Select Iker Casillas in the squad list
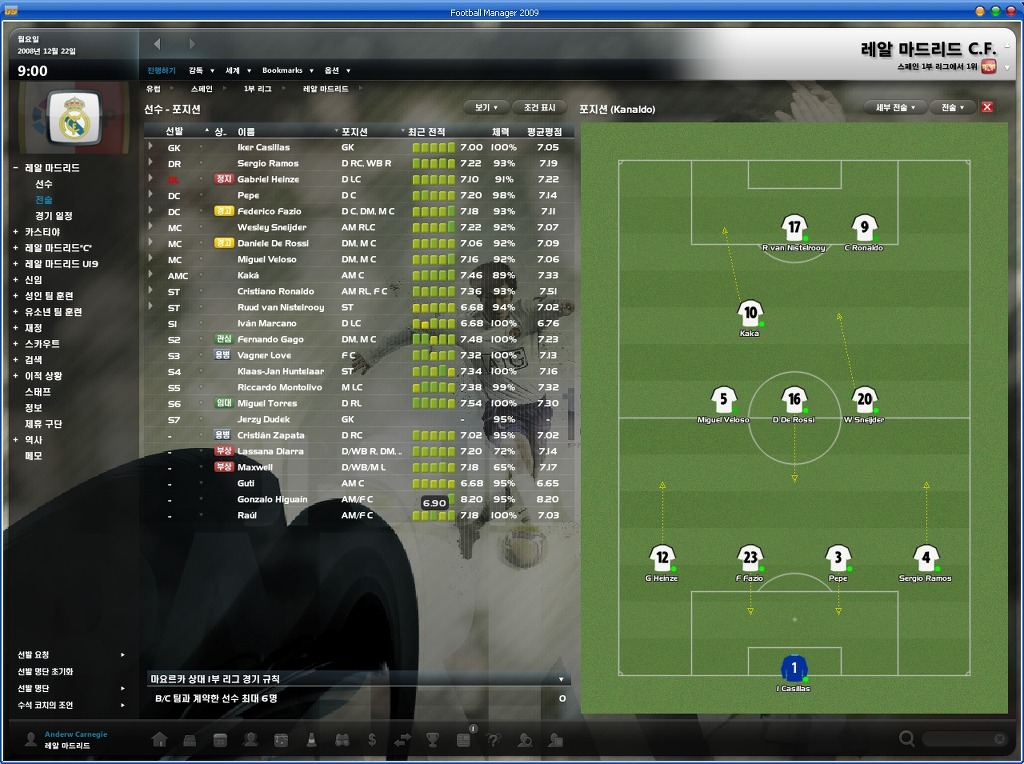 (262, 148)
